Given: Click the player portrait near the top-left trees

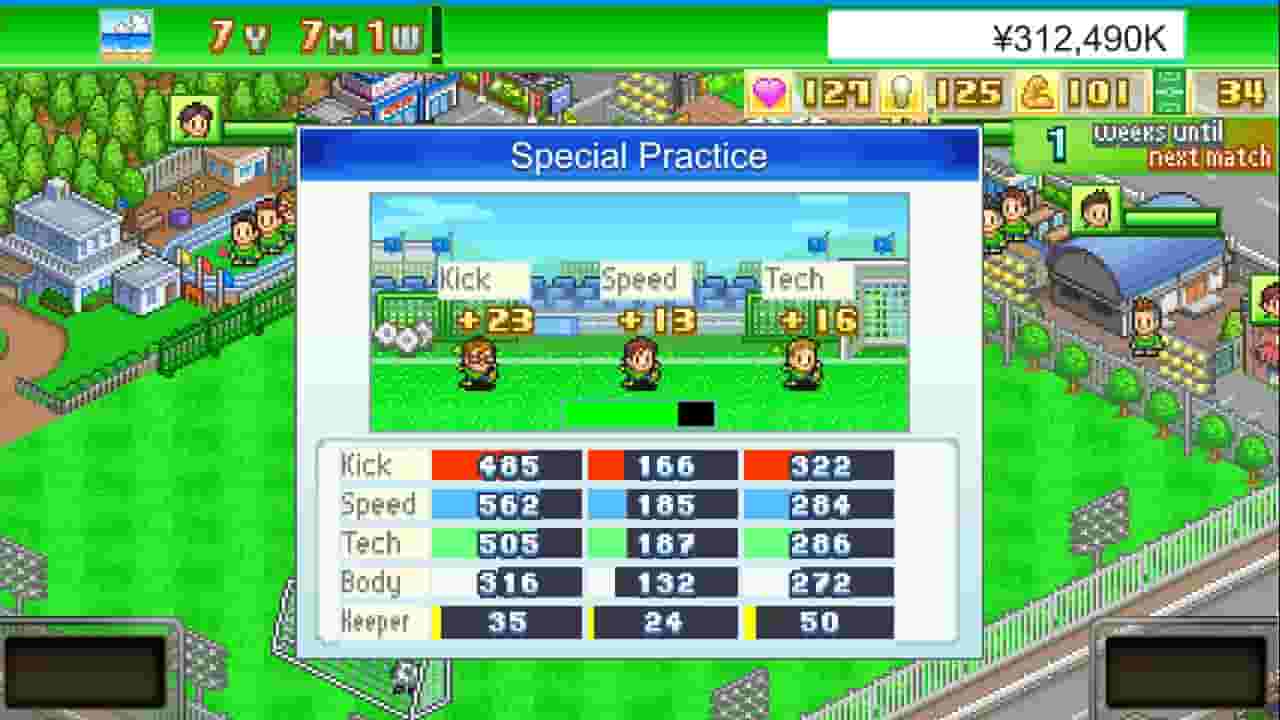Looking at the screenshot, I should pyautogui.click(x=196, y=118).
